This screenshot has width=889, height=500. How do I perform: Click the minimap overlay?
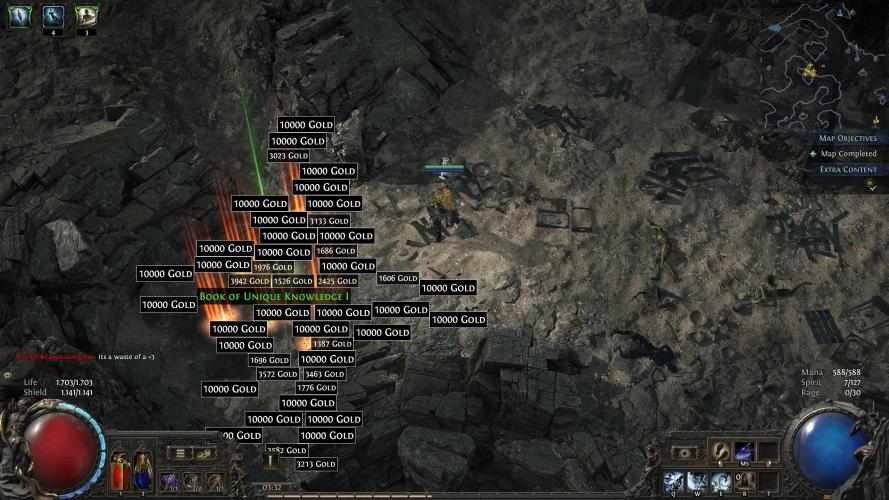[x=816, y=62]
